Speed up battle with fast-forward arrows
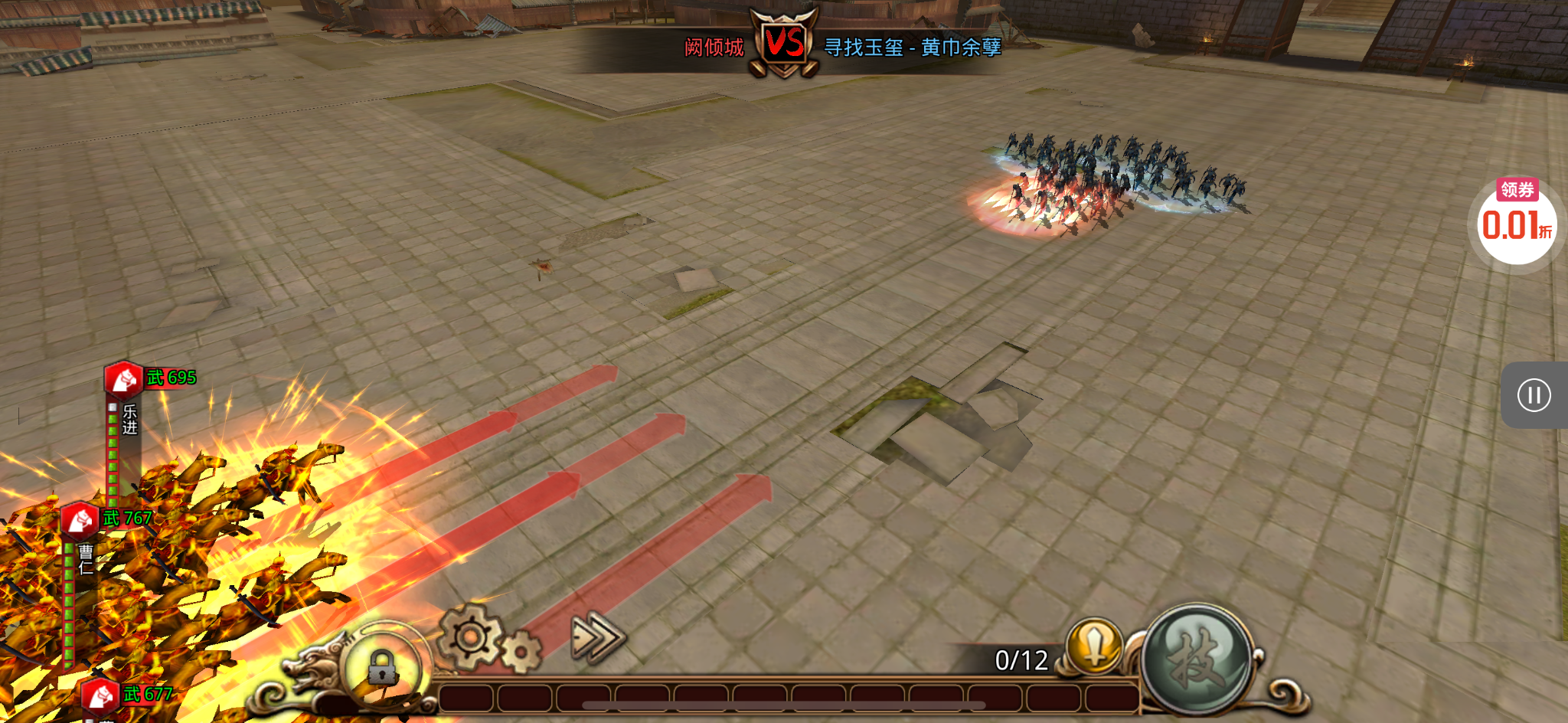1568x723 pixels. coord(598,636)
